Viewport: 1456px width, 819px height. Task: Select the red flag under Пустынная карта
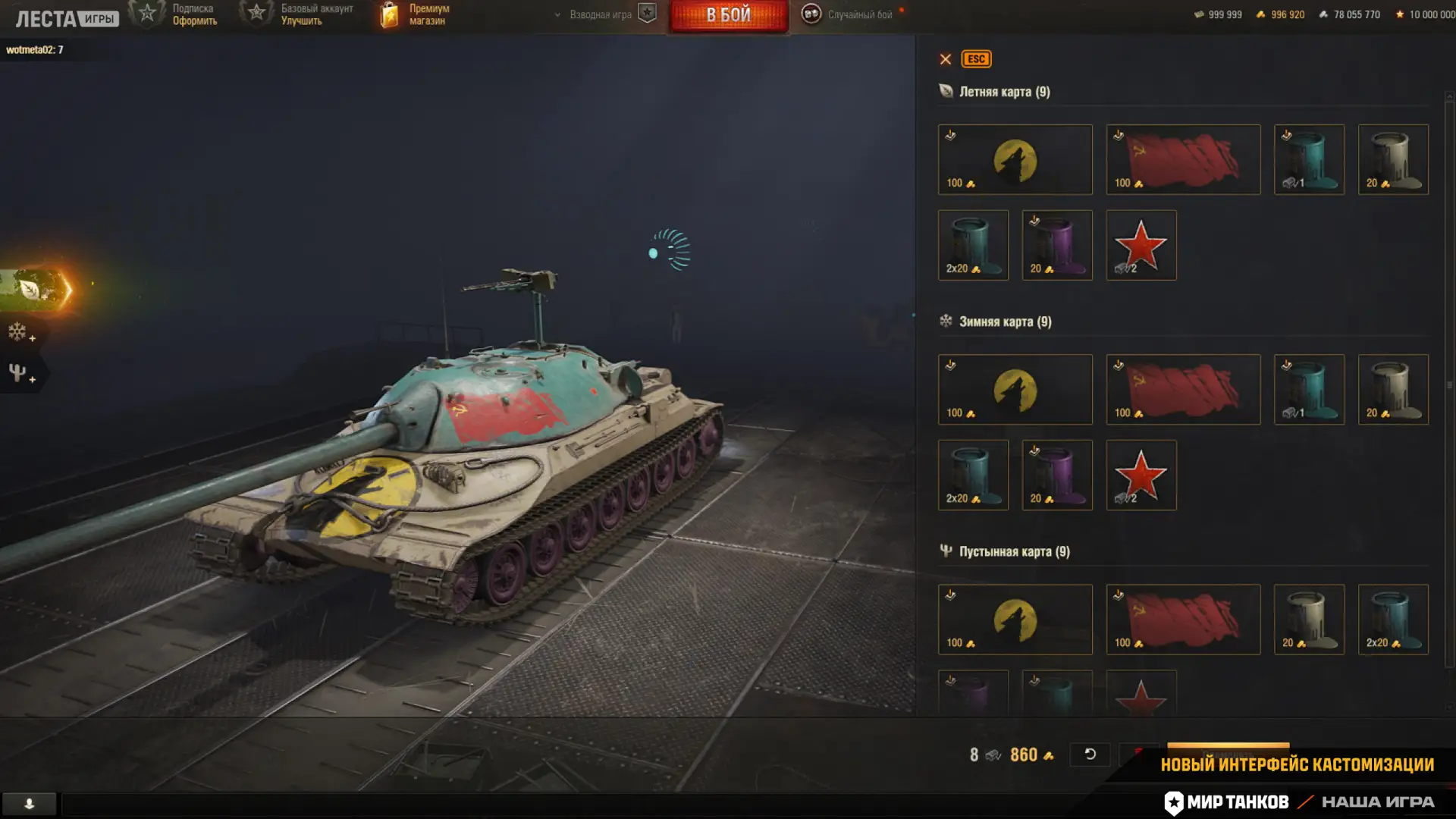pos(1182,620)
